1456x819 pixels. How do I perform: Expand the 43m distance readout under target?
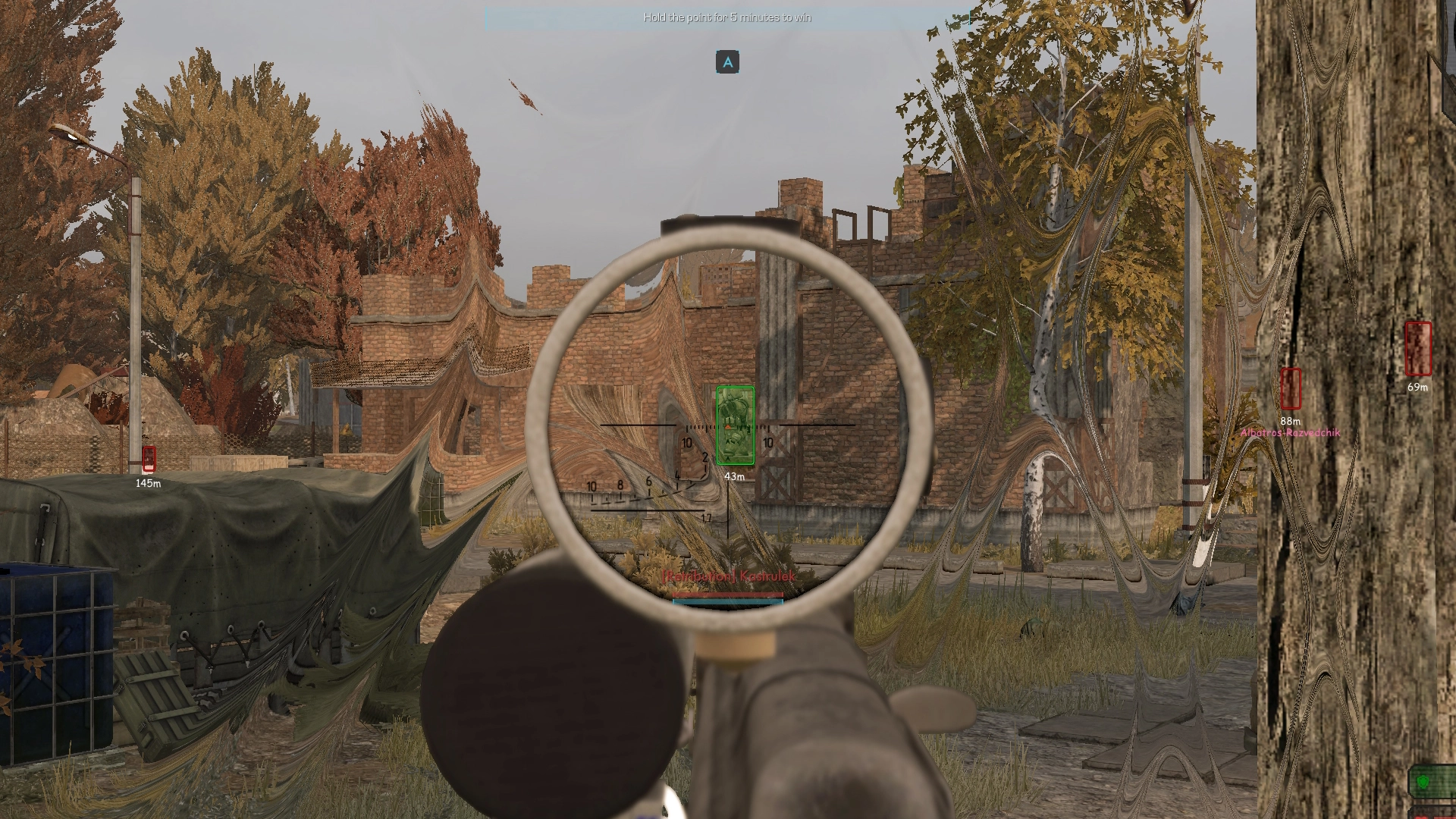pos(733,475)
